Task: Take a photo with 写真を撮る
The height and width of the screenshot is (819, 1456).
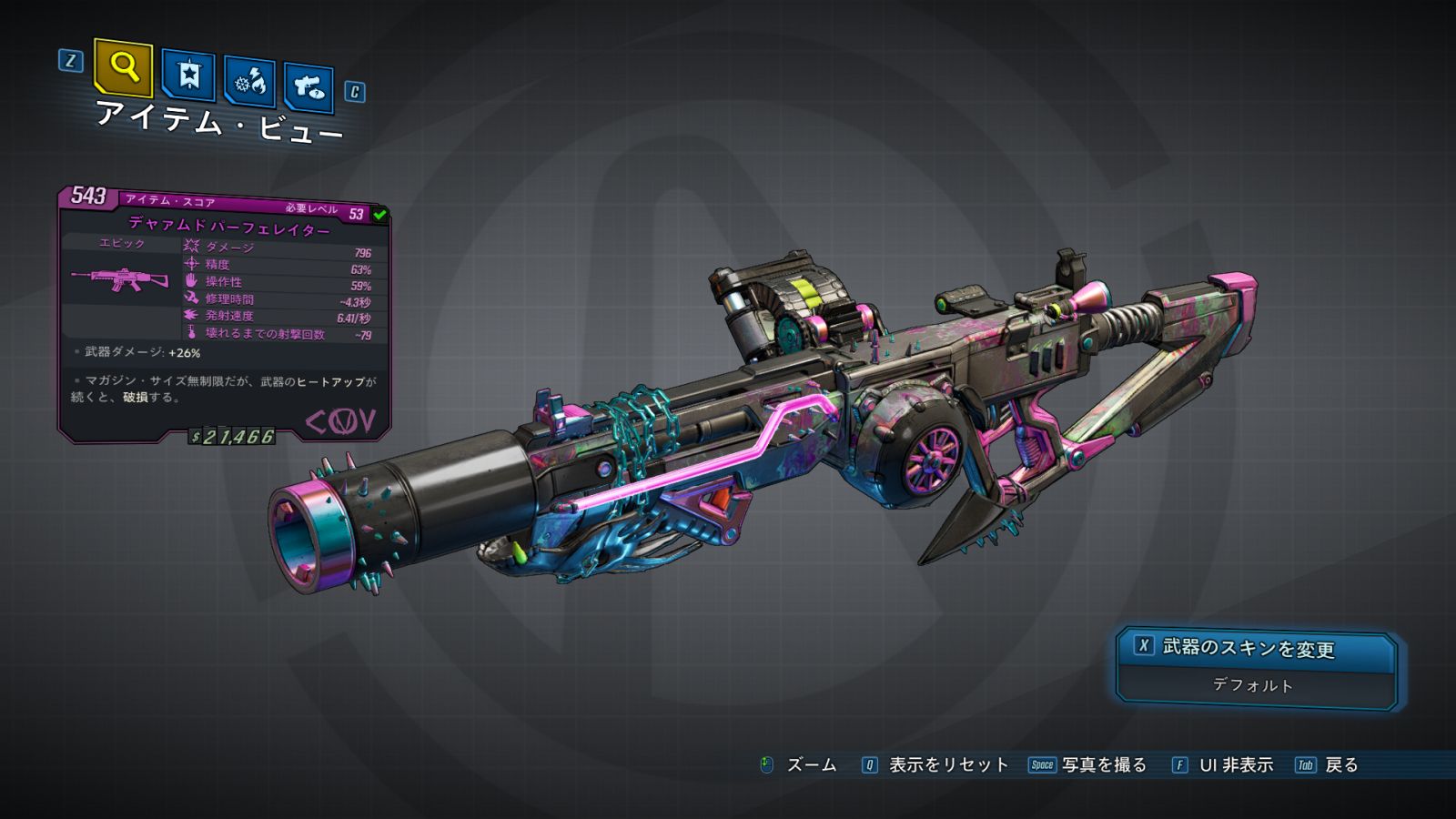Action: [1088, 765]
